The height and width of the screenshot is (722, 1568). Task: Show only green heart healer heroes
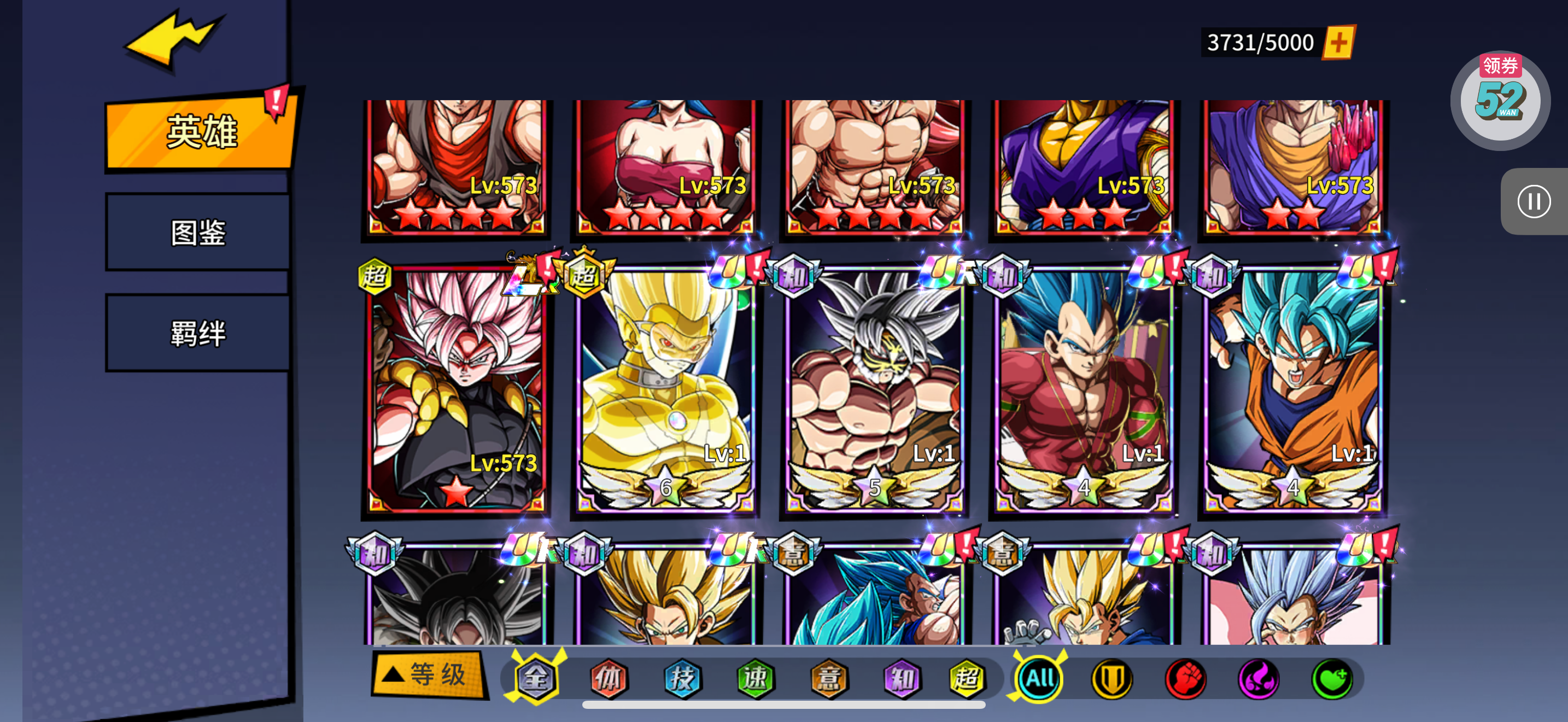click(1332, 678)
